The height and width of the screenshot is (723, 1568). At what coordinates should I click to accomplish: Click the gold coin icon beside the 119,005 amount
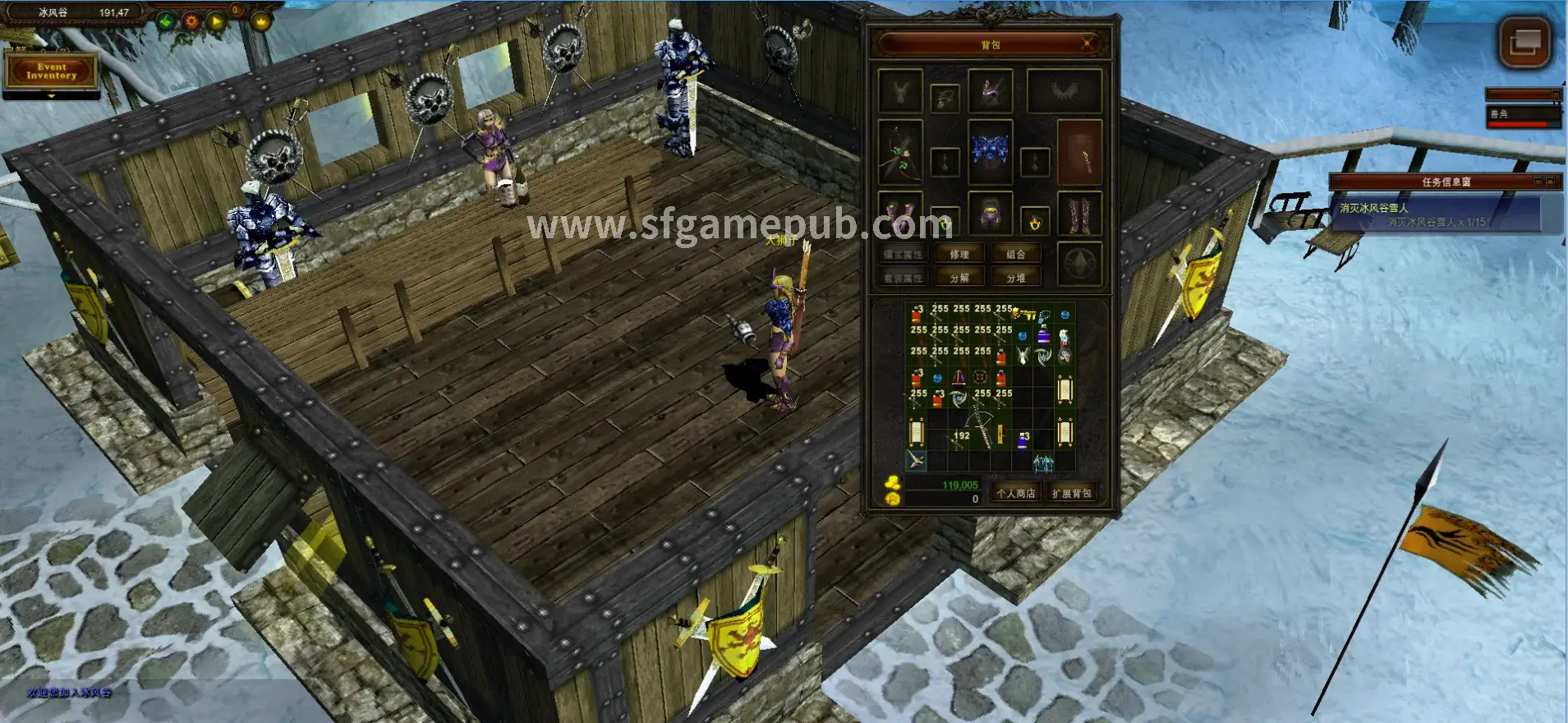[892, 484]
